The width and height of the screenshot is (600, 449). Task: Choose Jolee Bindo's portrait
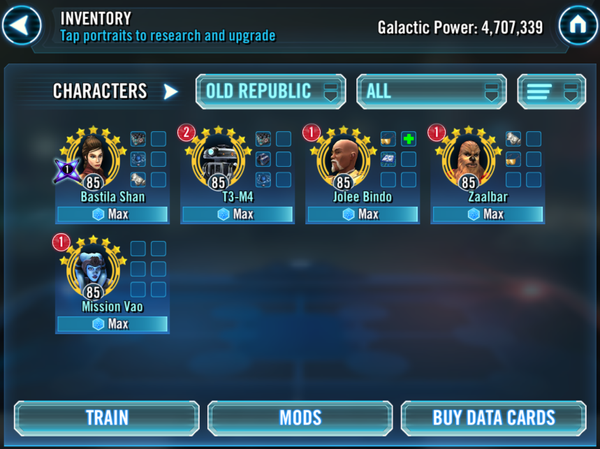tap(344, 157)
